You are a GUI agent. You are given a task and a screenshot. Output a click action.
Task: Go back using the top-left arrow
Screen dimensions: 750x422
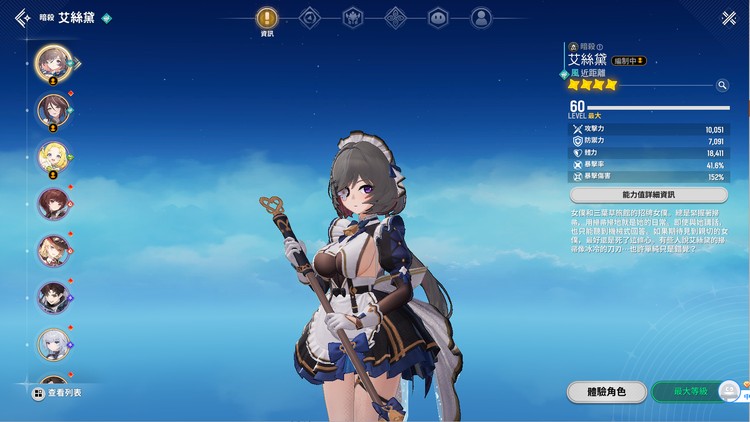pos(21,18)
